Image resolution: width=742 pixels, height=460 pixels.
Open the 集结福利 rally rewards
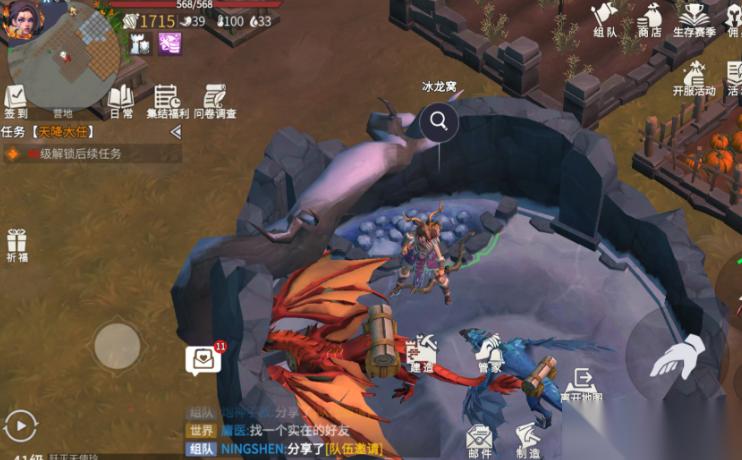click(x=167, y=101)
